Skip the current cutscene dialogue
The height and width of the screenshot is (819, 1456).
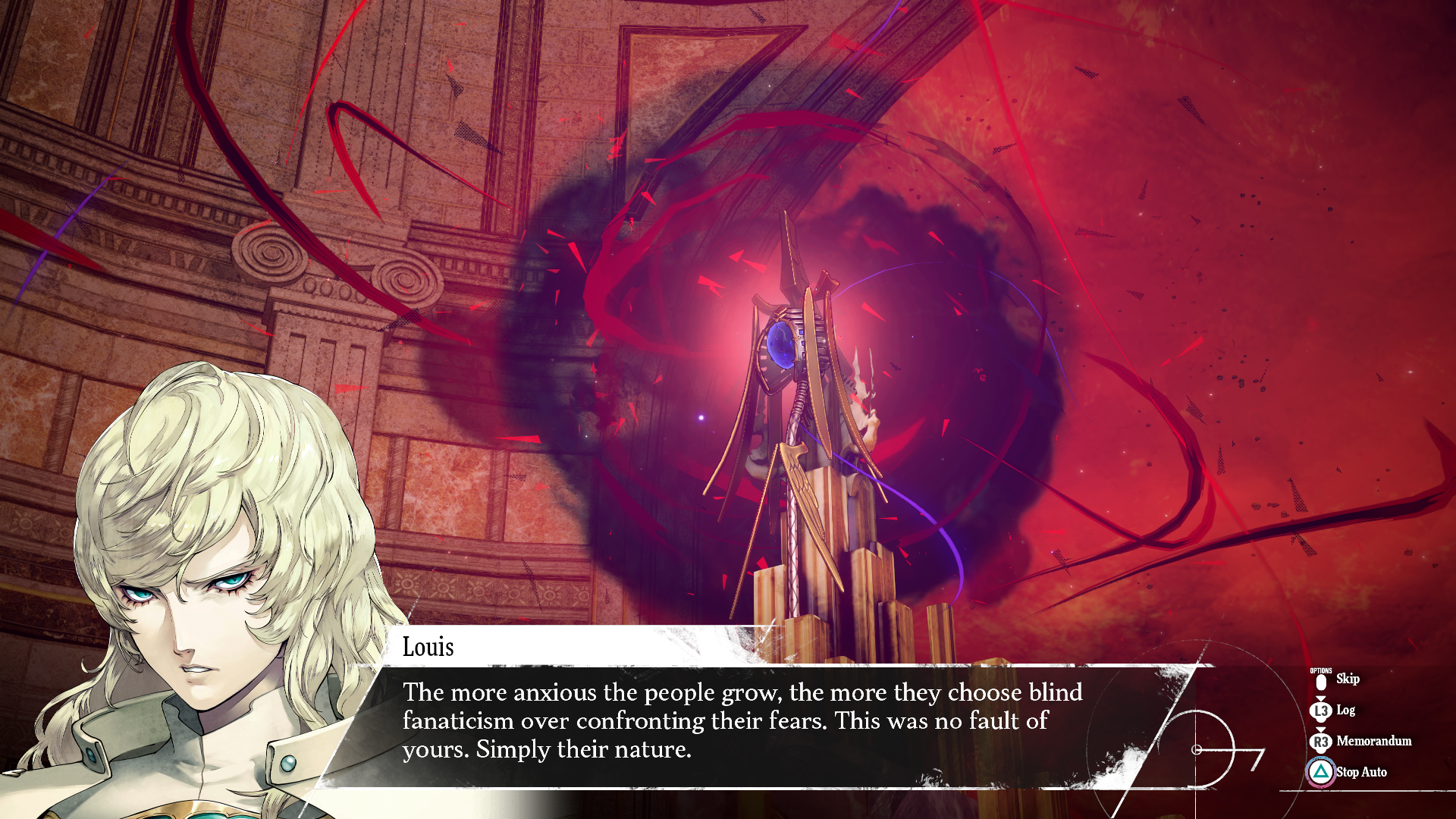point(1346,679)
